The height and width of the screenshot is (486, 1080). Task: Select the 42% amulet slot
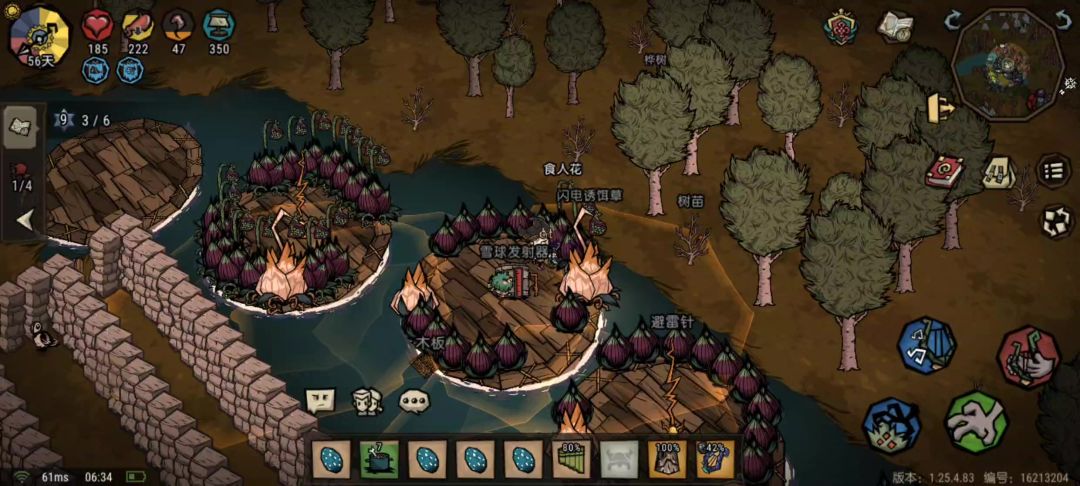point(715,460)
